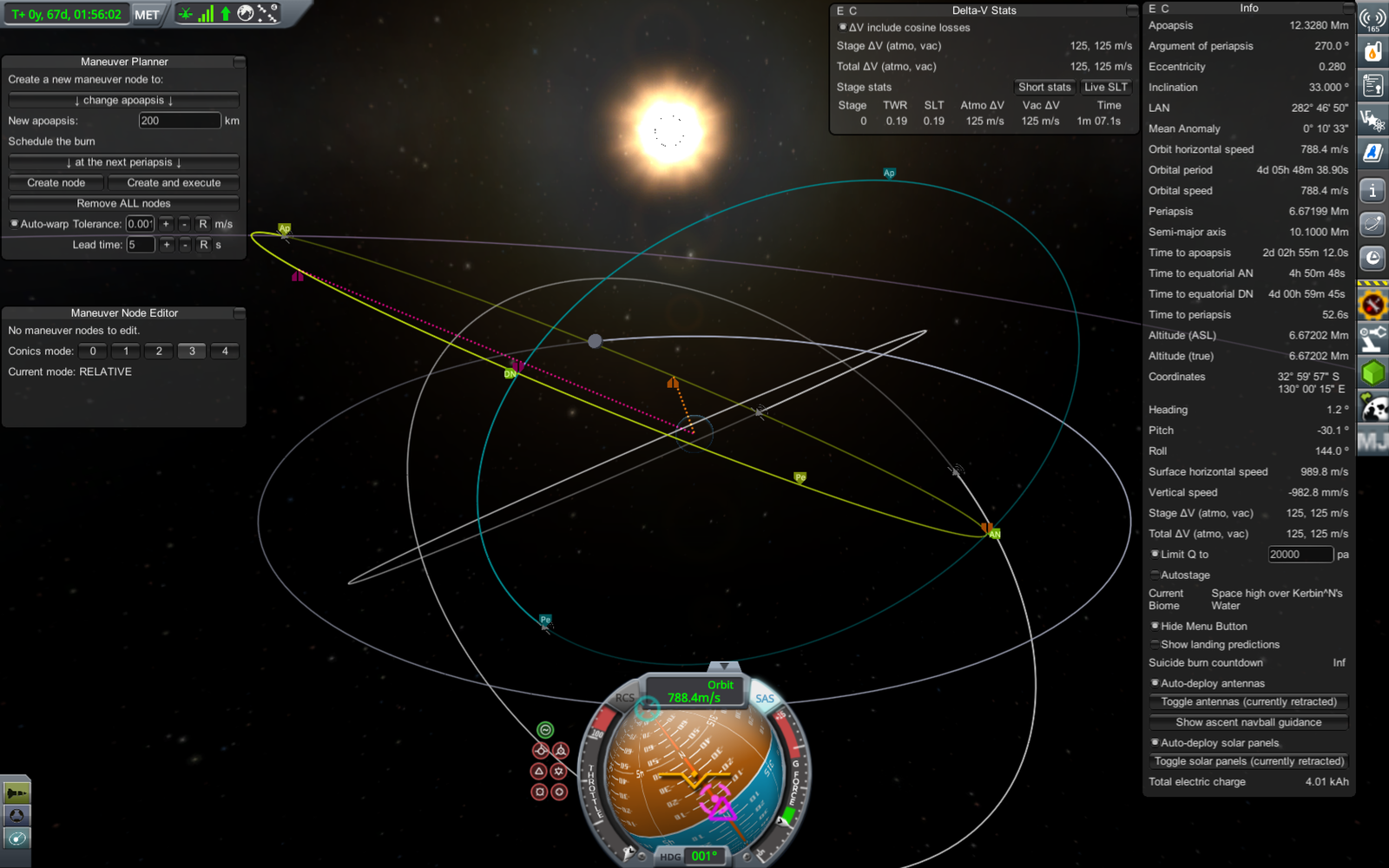The height and width of the screenshot is (868, 1389).
Task: Remove ALL maneuver nodes
Action: point(123,204)
